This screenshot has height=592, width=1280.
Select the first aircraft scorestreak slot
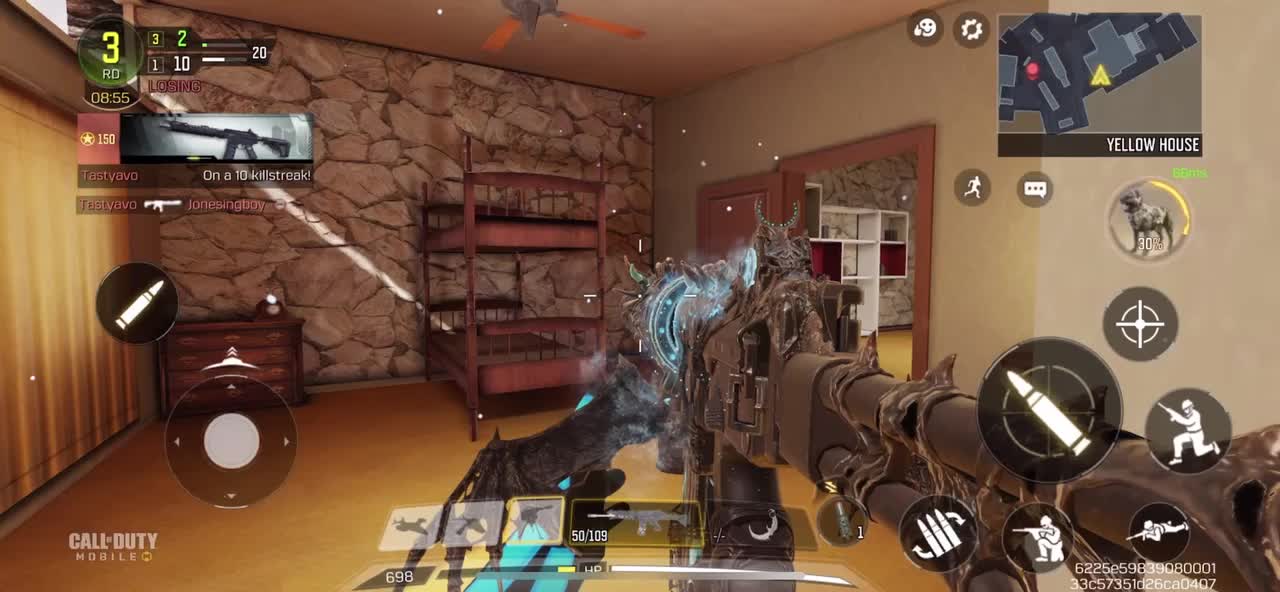412,525
